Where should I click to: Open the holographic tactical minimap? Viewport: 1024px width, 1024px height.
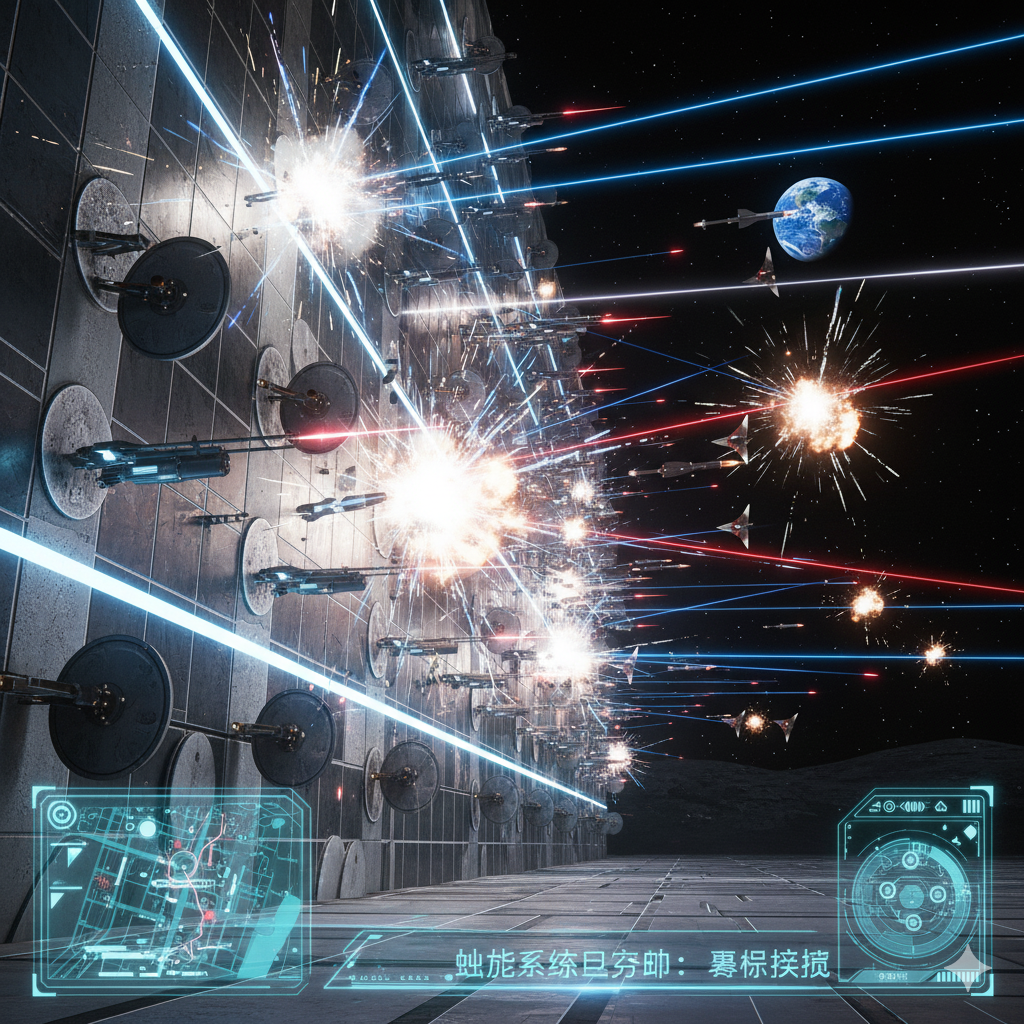click(170, 890)
